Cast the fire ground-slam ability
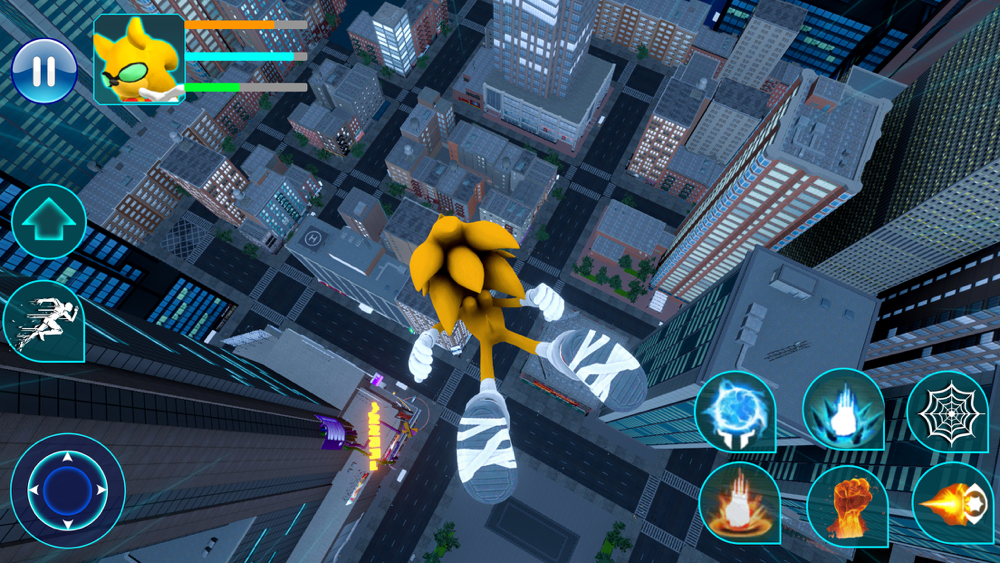The width and height of the screenshot is (1000, 563). click(x=738, y=503)
